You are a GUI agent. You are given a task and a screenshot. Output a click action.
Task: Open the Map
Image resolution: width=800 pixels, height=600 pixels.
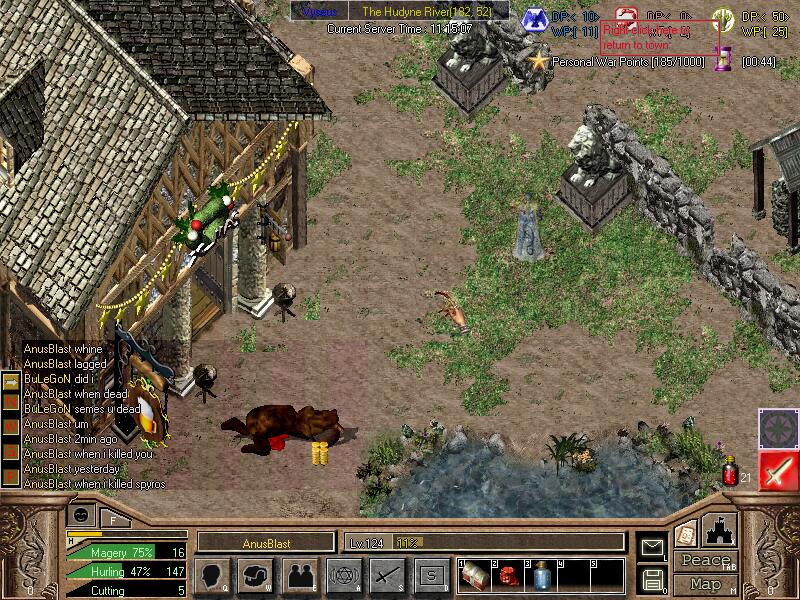pyautogui.click(x=706, y=583)
